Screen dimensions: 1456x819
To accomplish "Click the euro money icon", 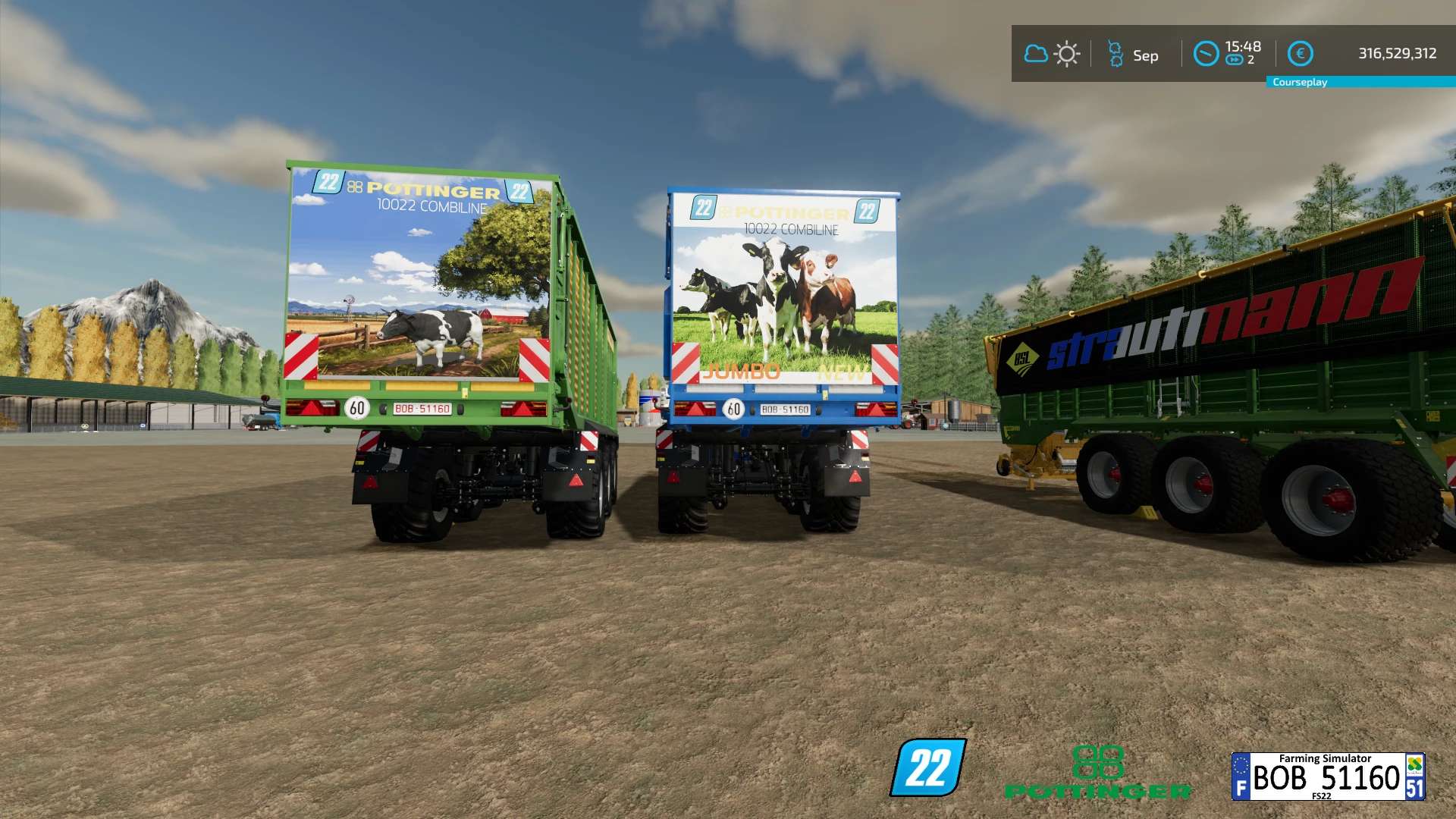I will (1300, 54).
